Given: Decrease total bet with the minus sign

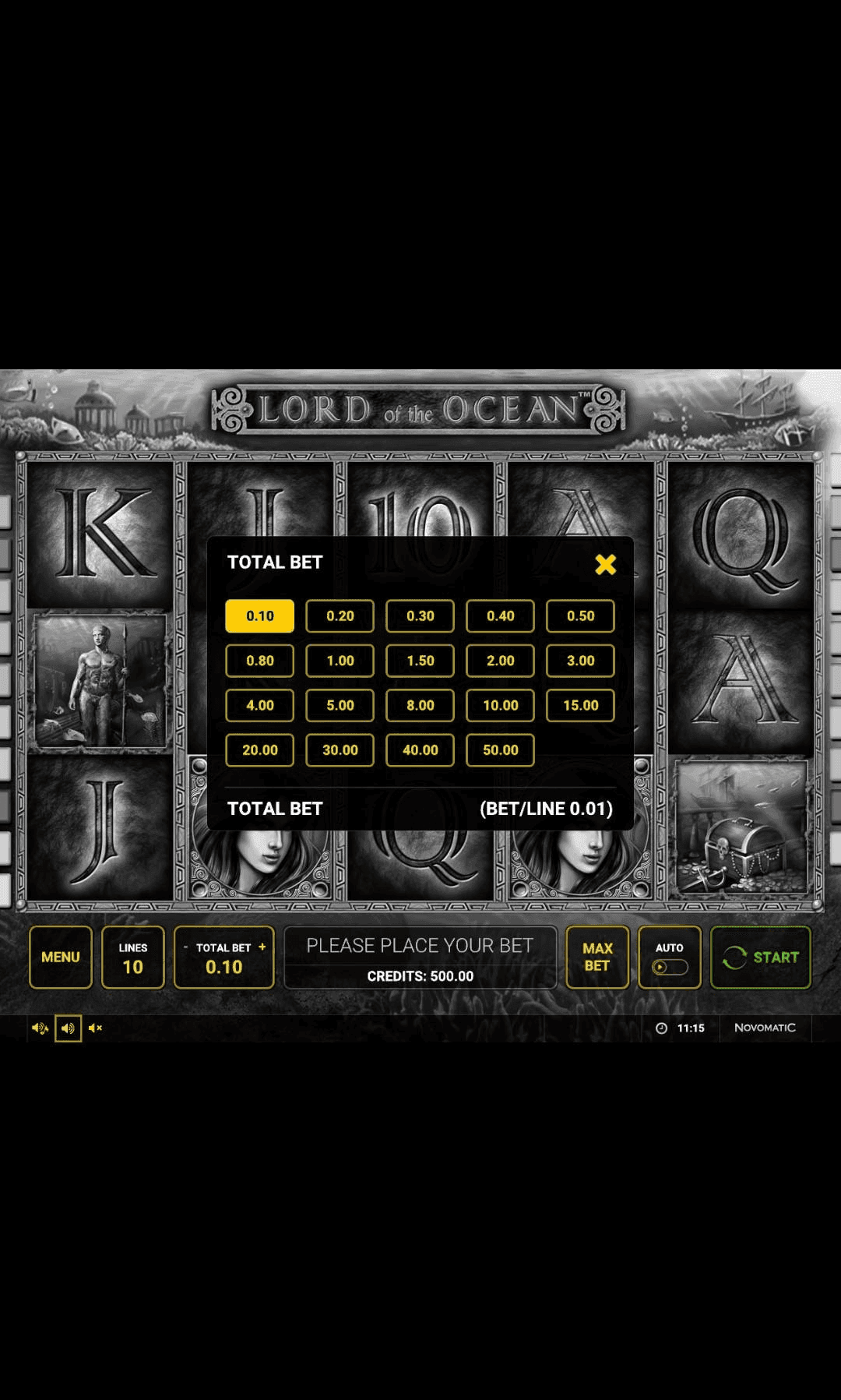Looking at the screenshot, I should (186, 947).
